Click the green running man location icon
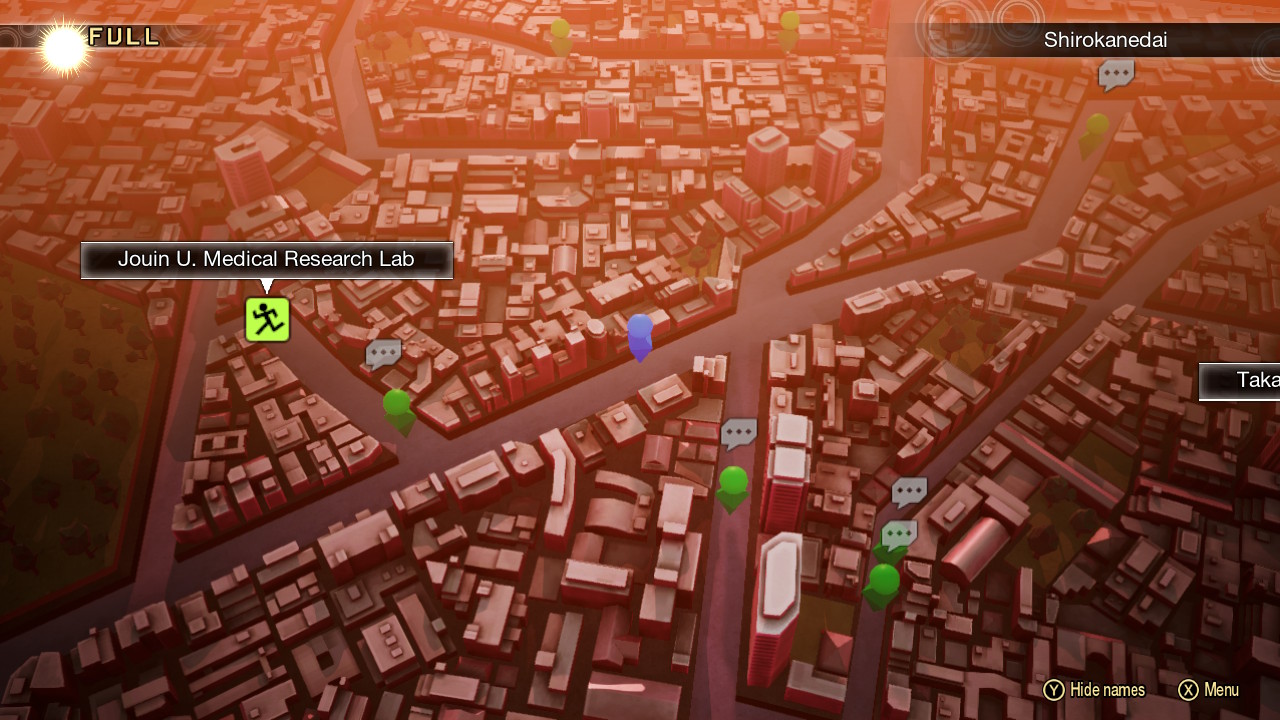 point(267,320)
